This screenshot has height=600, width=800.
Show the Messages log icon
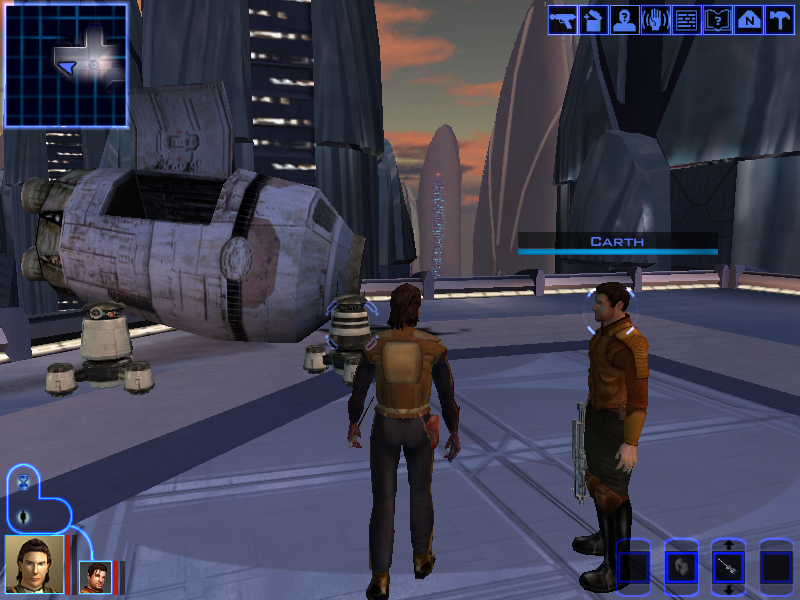point(686,20)
